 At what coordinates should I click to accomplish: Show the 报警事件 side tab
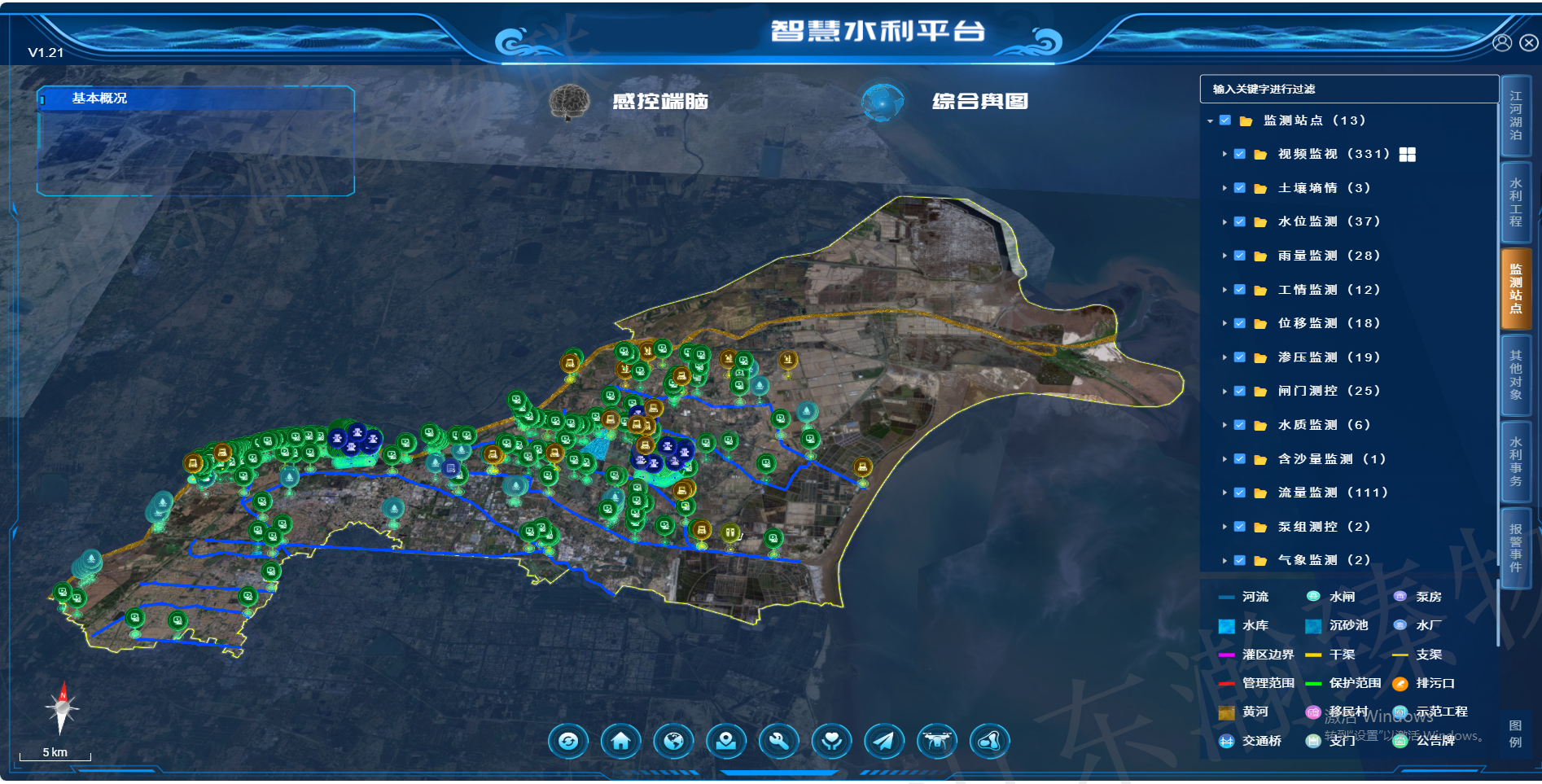[x=1515, y=548]
